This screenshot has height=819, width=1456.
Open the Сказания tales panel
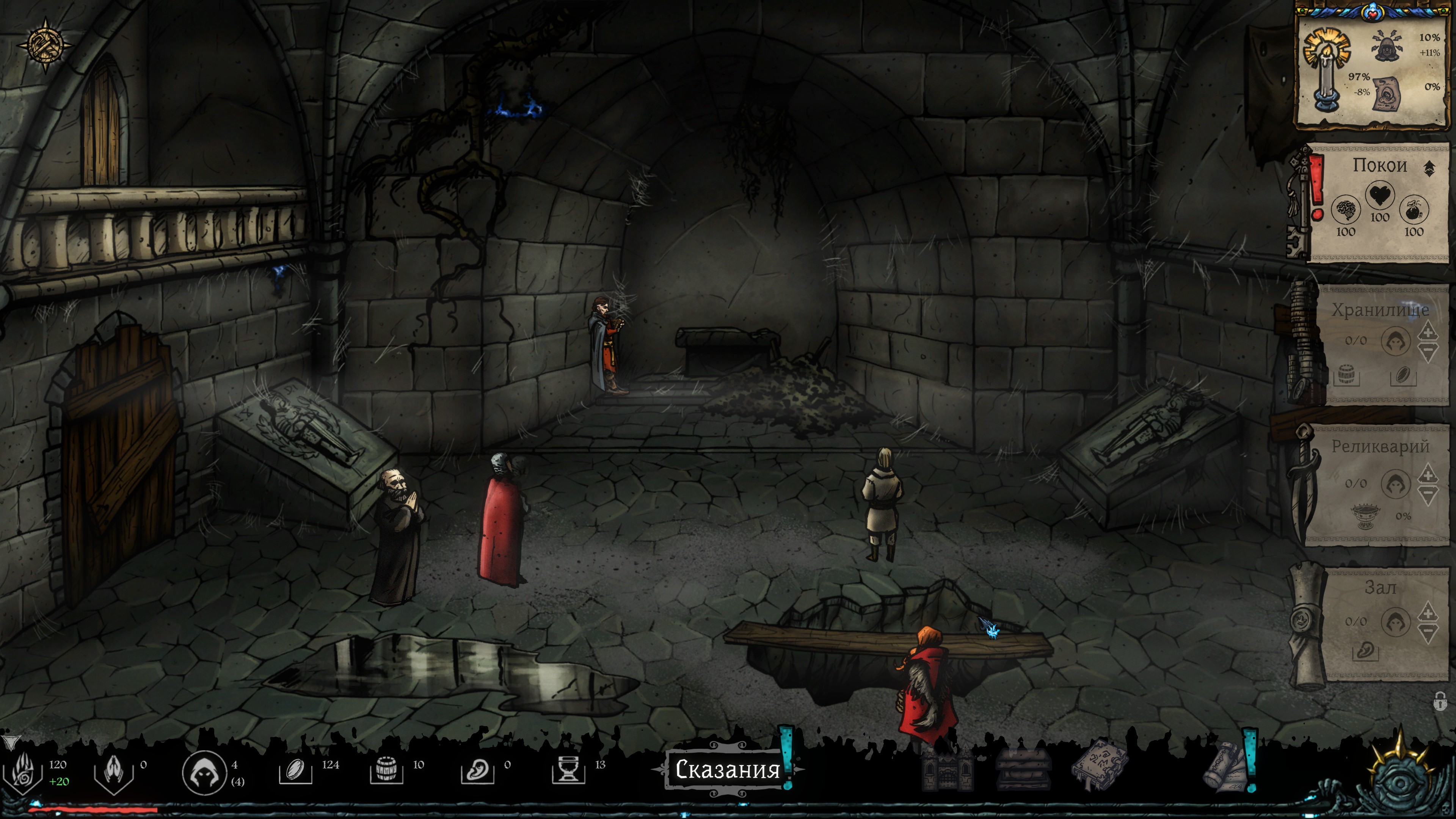click(728, 769)
